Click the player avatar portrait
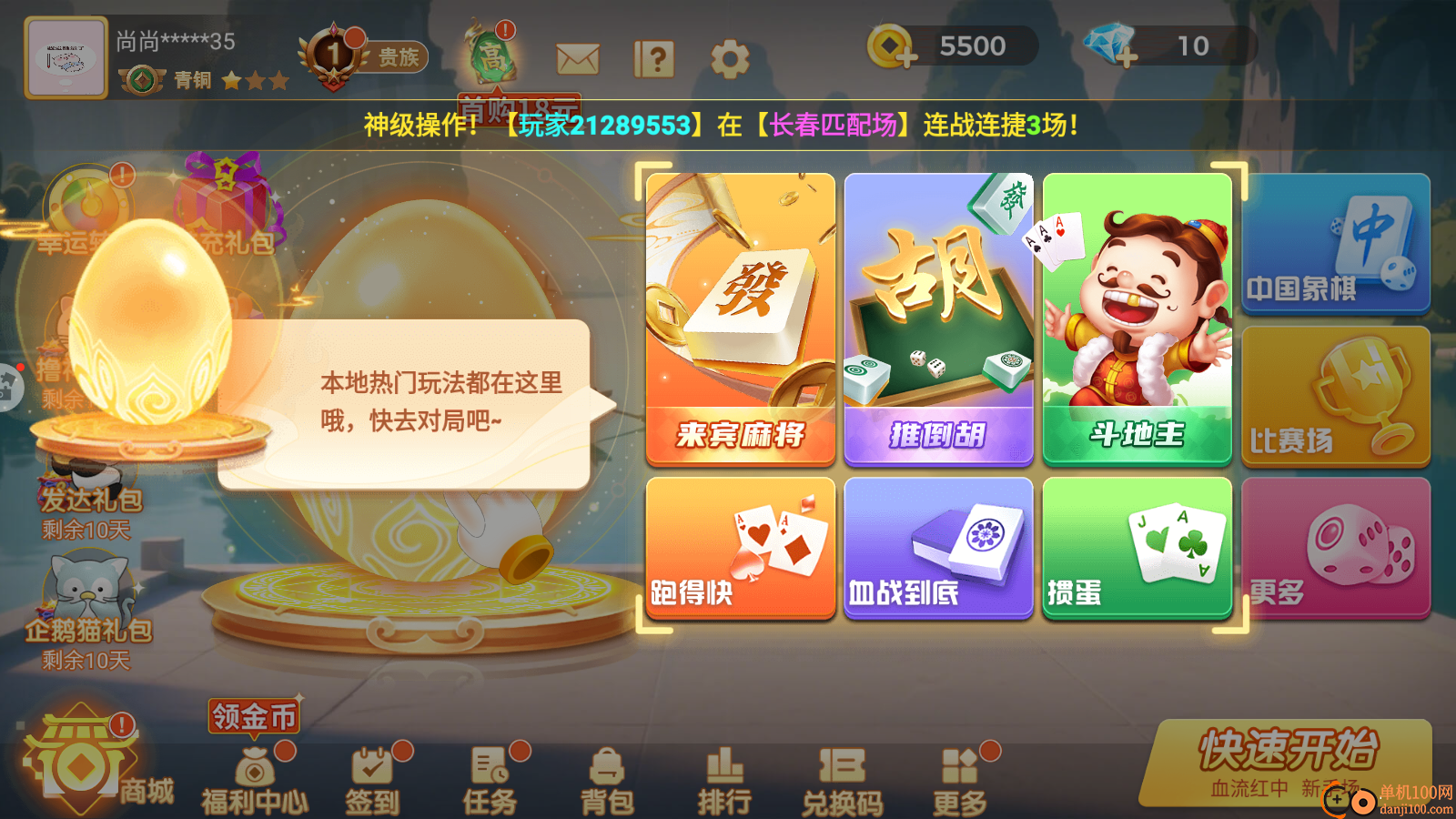The image size is (1456, 819). (x=66, y=56)
